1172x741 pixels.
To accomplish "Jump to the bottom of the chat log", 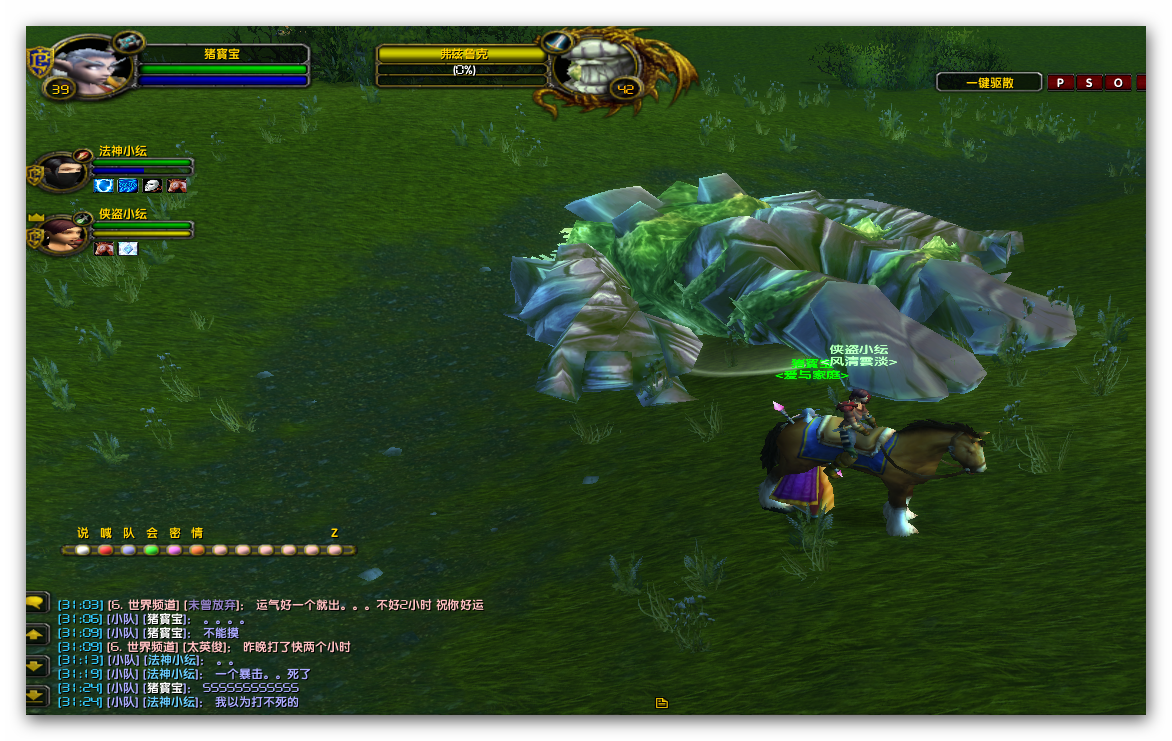I will [x=37, y=695].
